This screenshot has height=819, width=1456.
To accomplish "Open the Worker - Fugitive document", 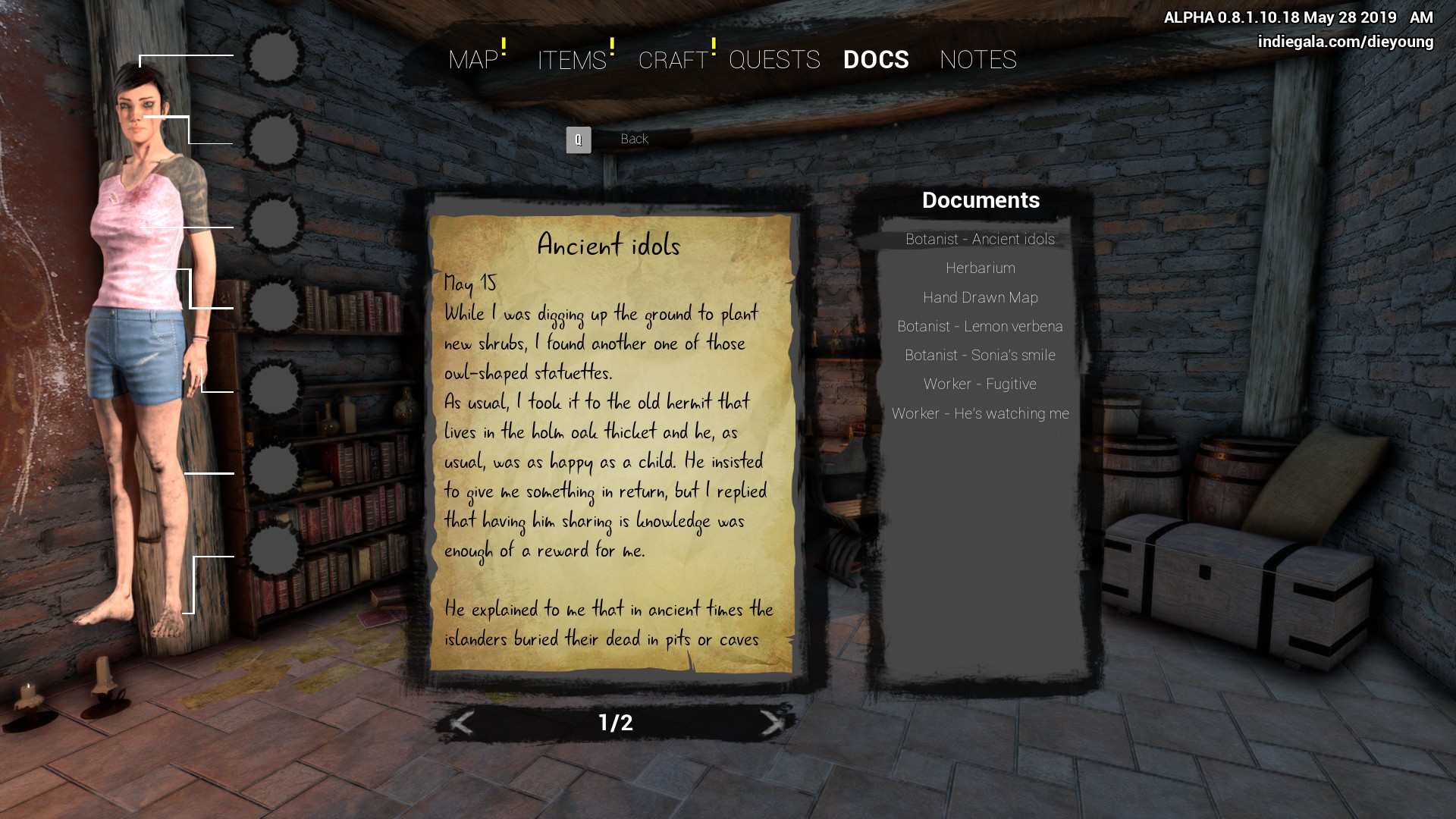I will 980,384.
